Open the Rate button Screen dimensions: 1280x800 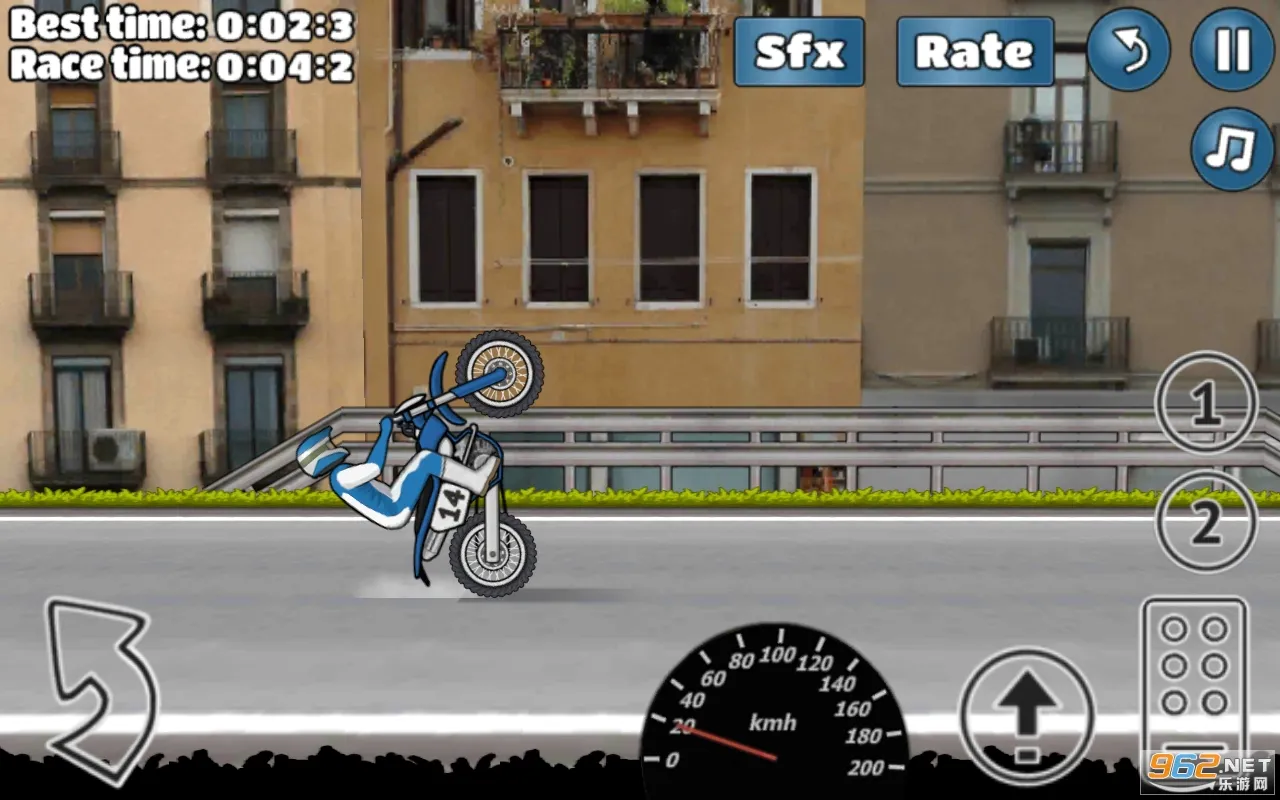(975, 51)
